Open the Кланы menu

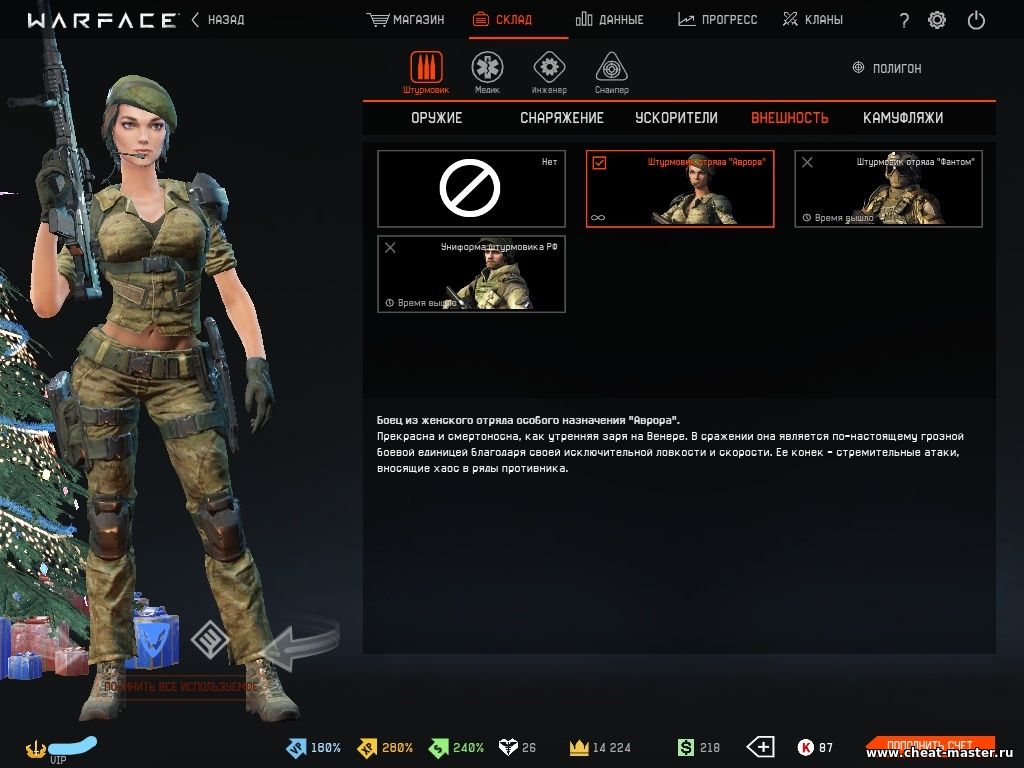[812, 20]
